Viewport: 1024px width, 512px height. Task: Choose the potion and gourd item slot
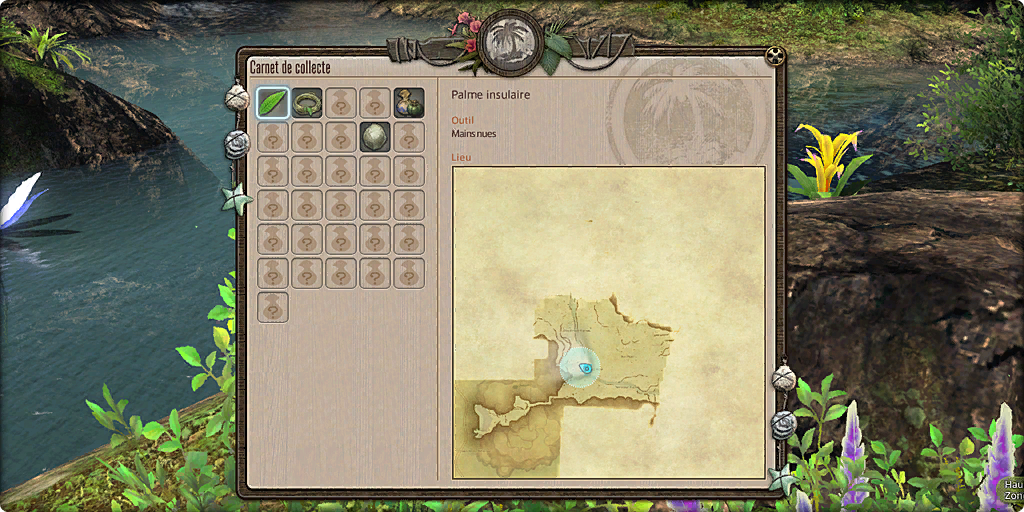coord(409,102)
